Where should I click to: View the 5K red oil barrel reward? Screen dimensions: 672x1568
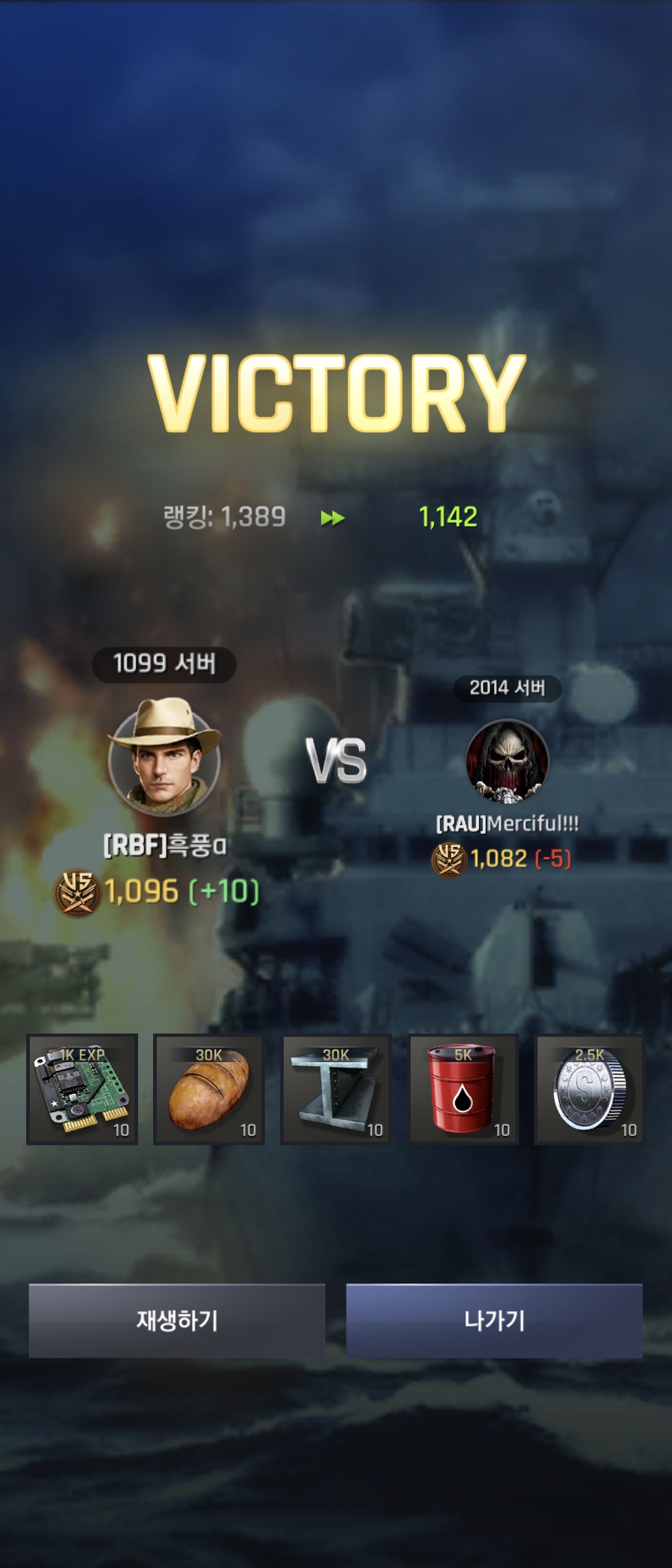pyautogui.click(x=463, y=1089)
